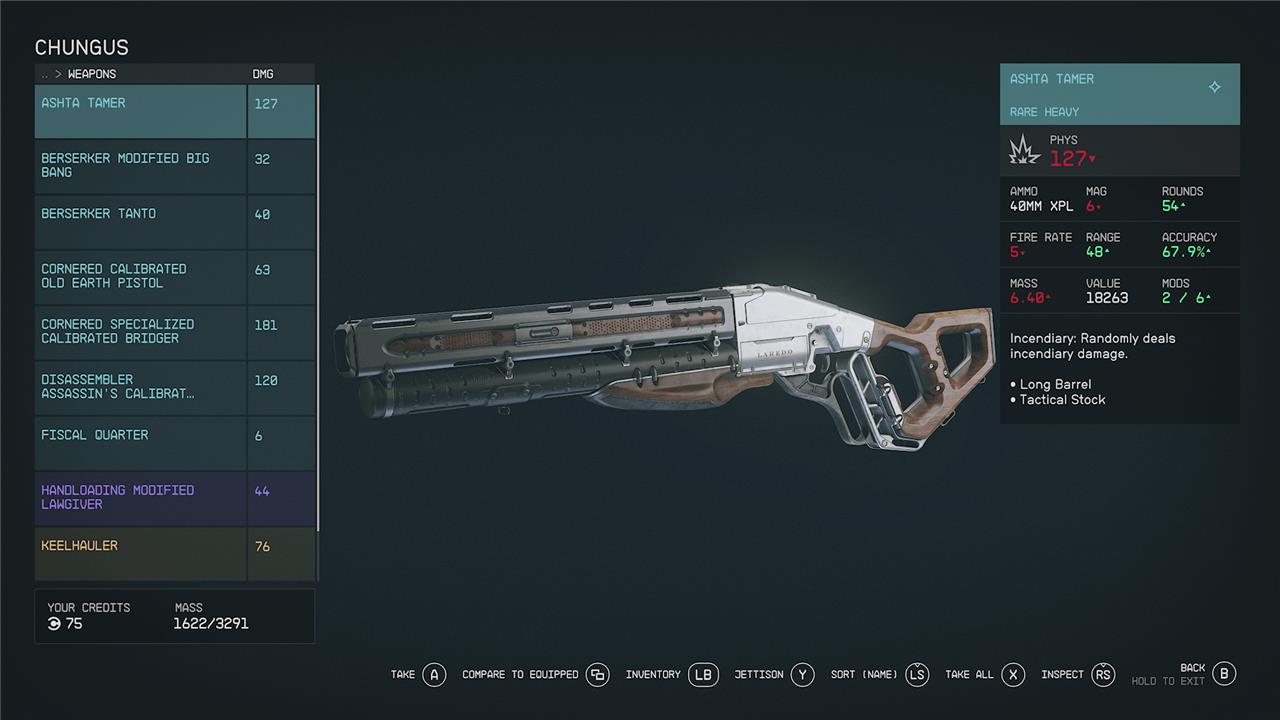Choose Berserker Modified Big Bang from list
The image size is (1280, 720).
pyautogui.click(x=140, y=166)
